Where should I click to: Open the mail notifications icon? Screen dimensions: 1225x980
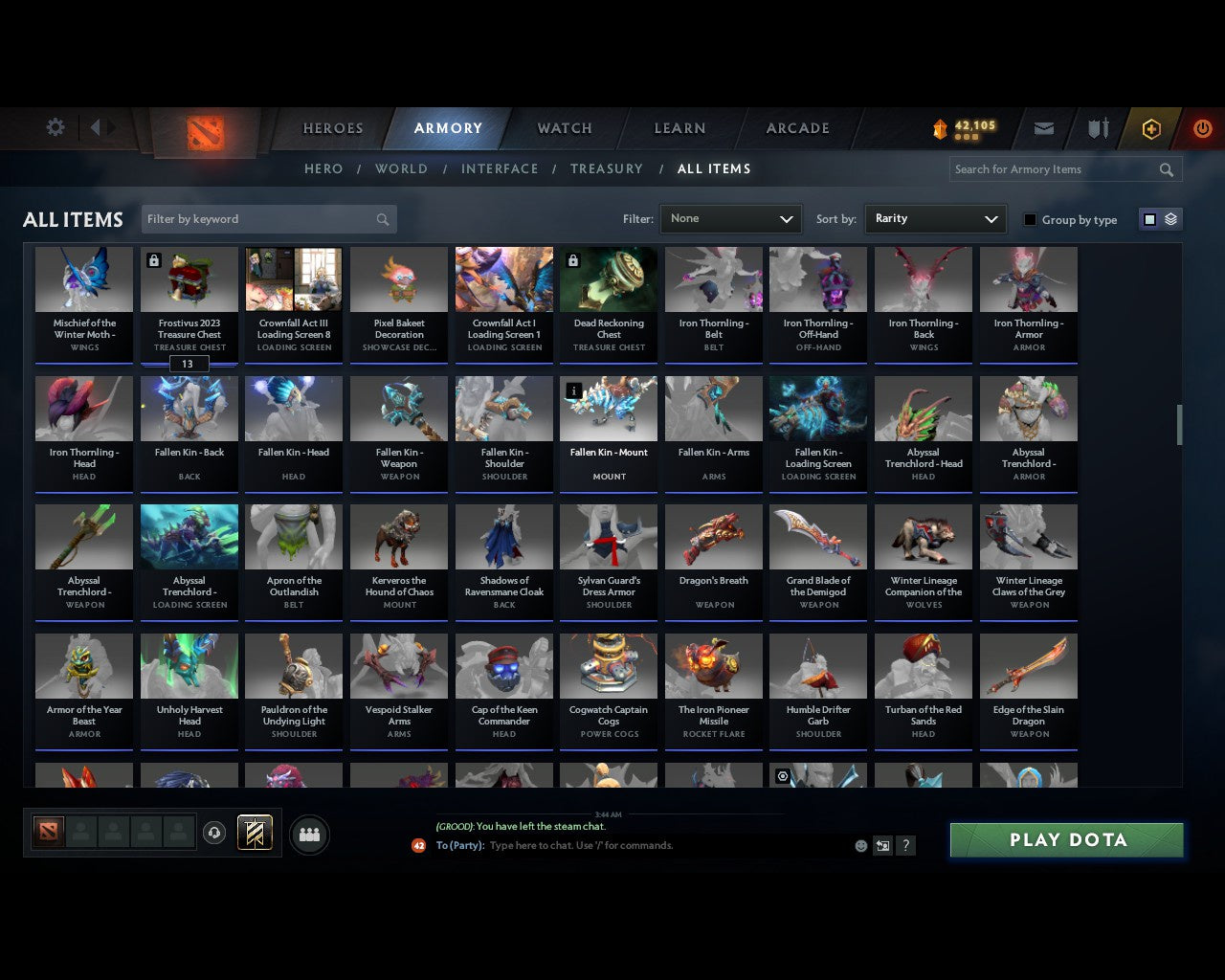click(1044, 127)
